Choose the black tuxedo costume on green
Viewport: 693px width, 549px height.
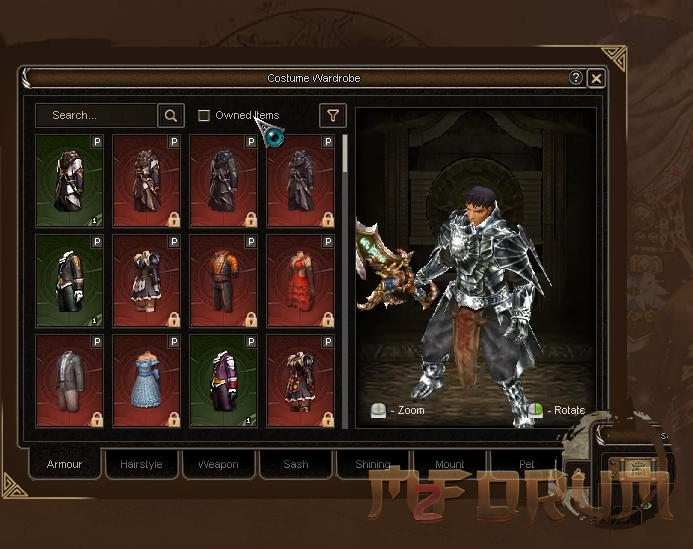pyautogui.click(x=70, y=280)
